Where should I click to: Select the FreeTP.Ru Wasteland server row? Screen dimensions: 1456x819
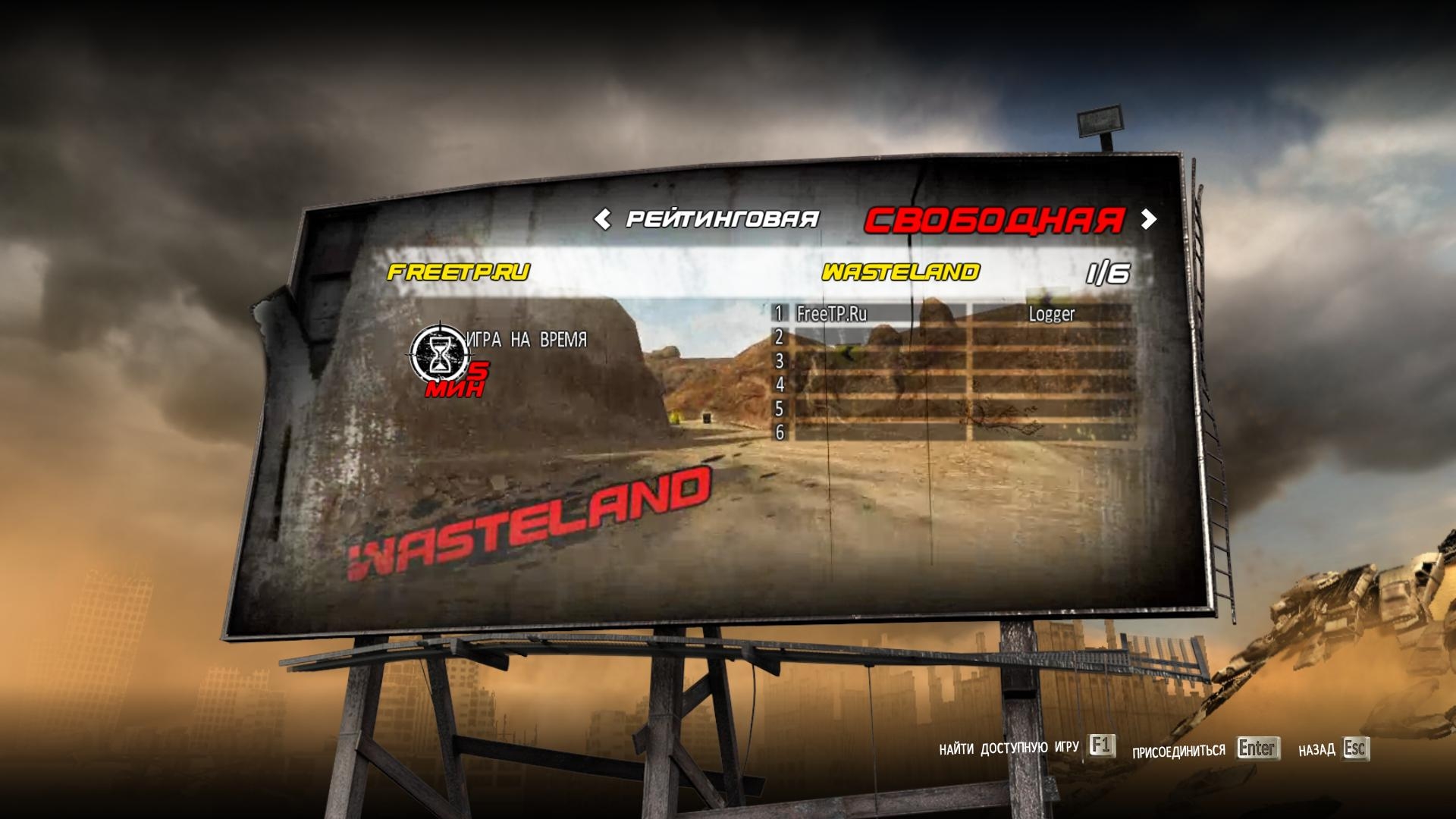click(x=758, y=272)
